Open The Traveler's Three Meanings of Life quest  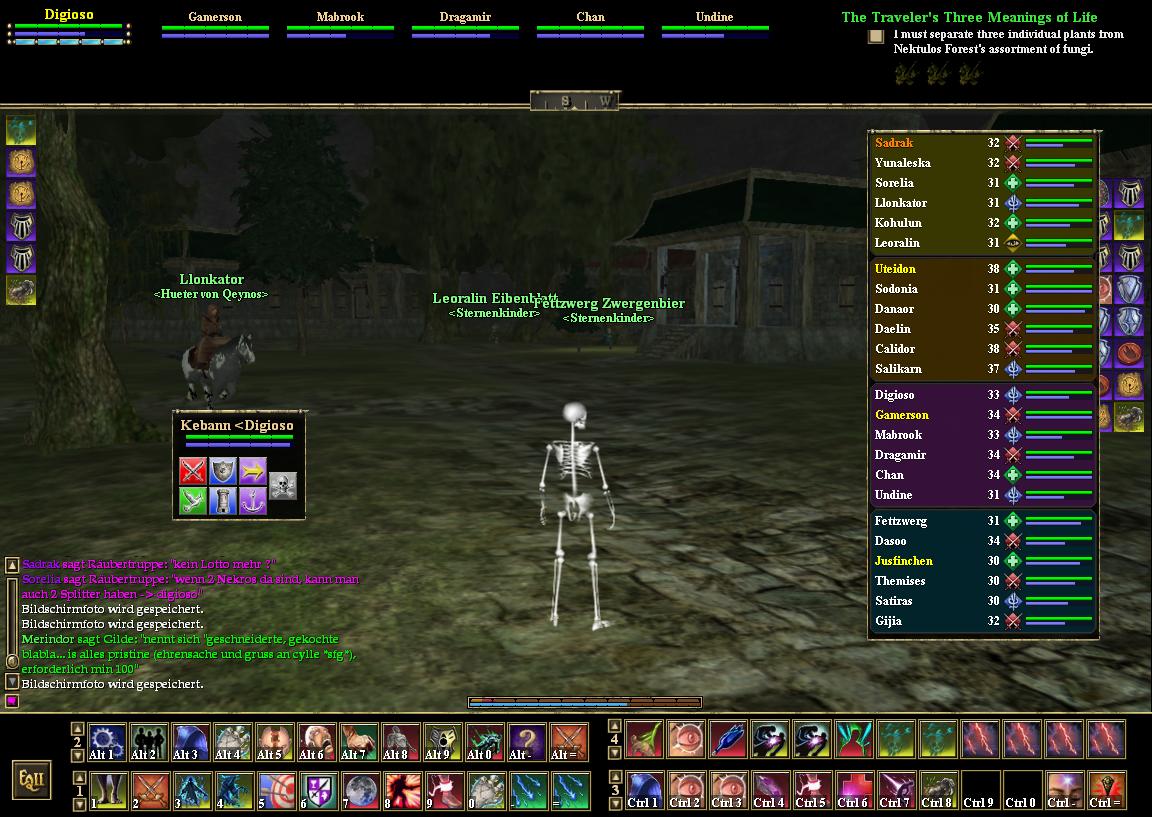click(968, 17)
